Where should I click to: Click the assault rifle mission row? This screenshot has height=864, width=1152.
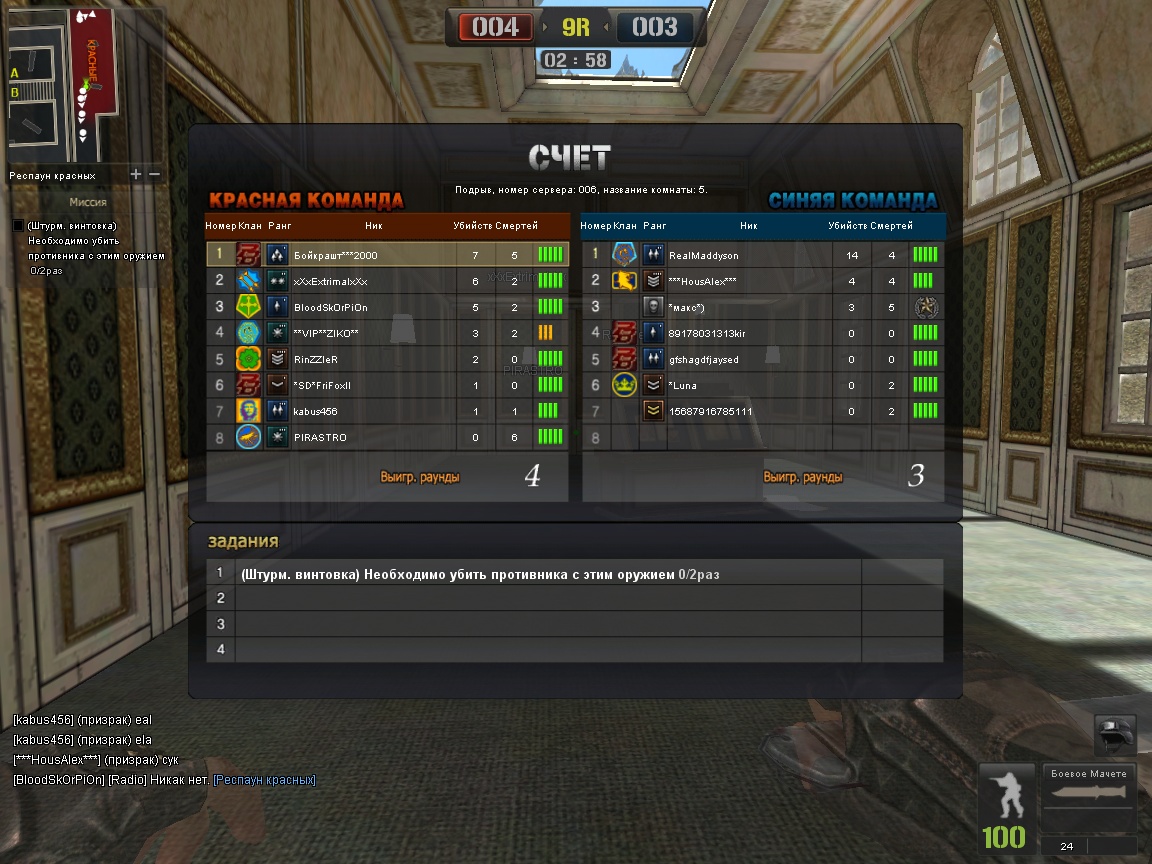click(548, 574)
